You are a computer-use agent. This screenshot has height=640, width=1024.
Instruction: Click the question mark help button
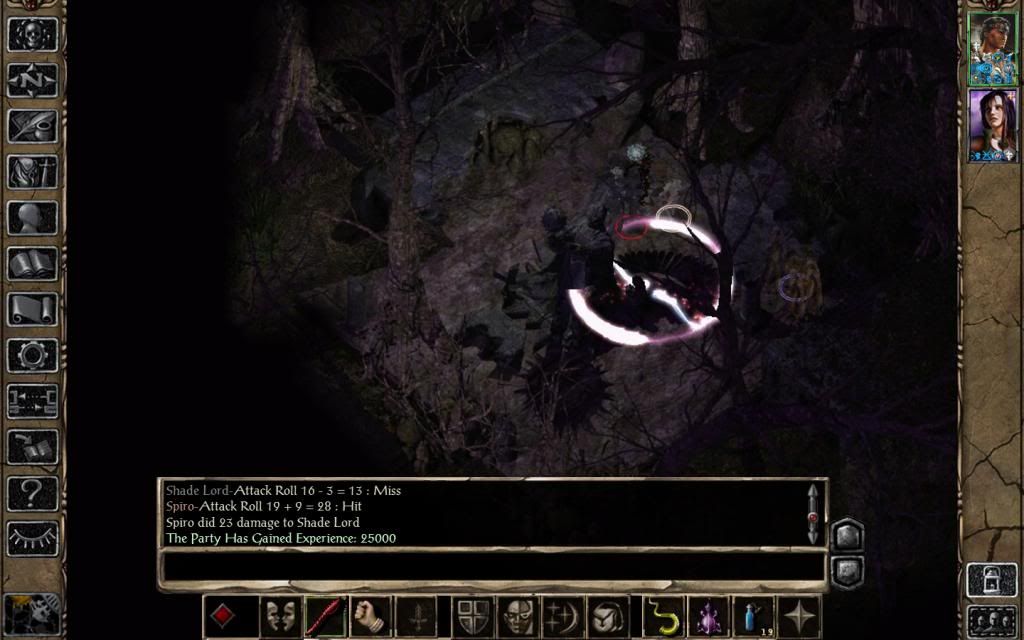point(32,492)
